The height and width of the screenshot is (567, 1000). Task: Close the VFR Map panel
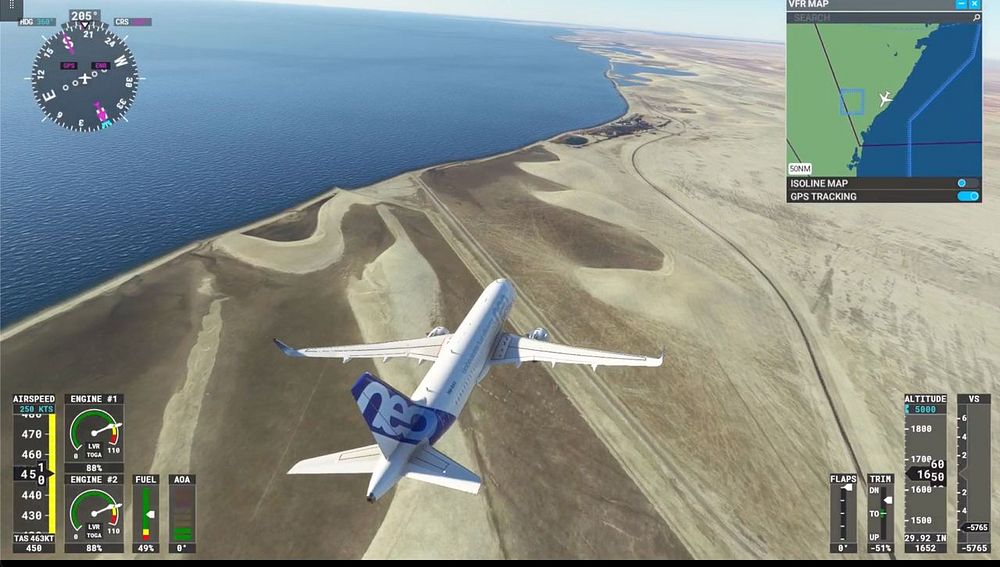[975, 5]
